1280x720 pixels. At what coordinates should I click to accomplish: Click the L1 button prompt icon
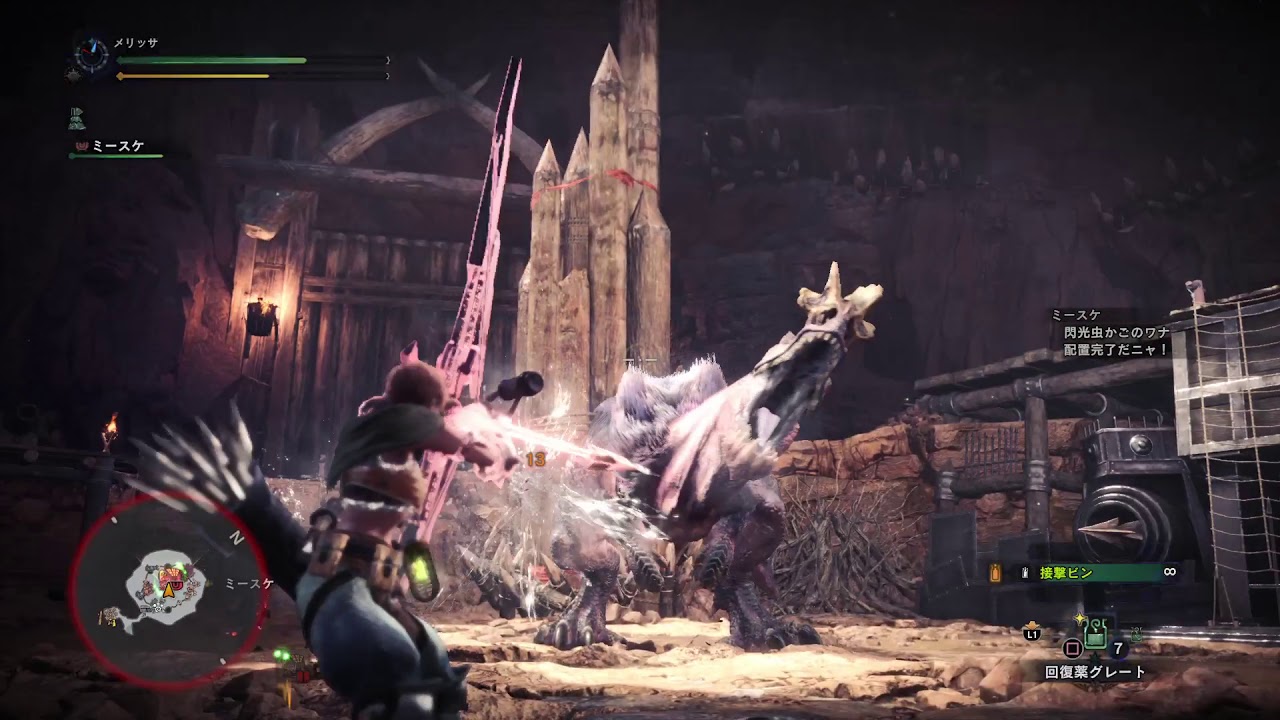[x=1033, y=634]
